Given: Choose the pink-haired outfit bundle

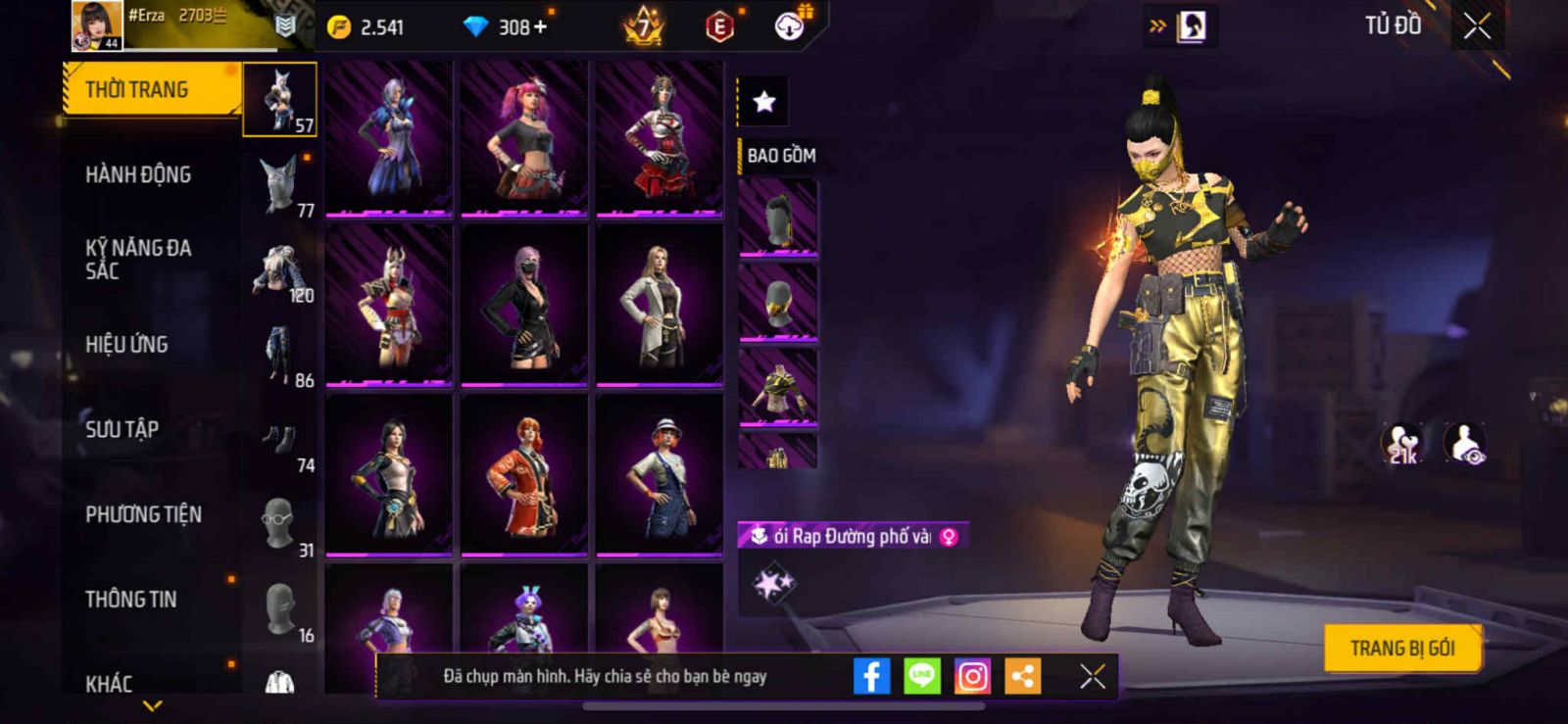Looking at the screenshot, I should tap(524, 137).
